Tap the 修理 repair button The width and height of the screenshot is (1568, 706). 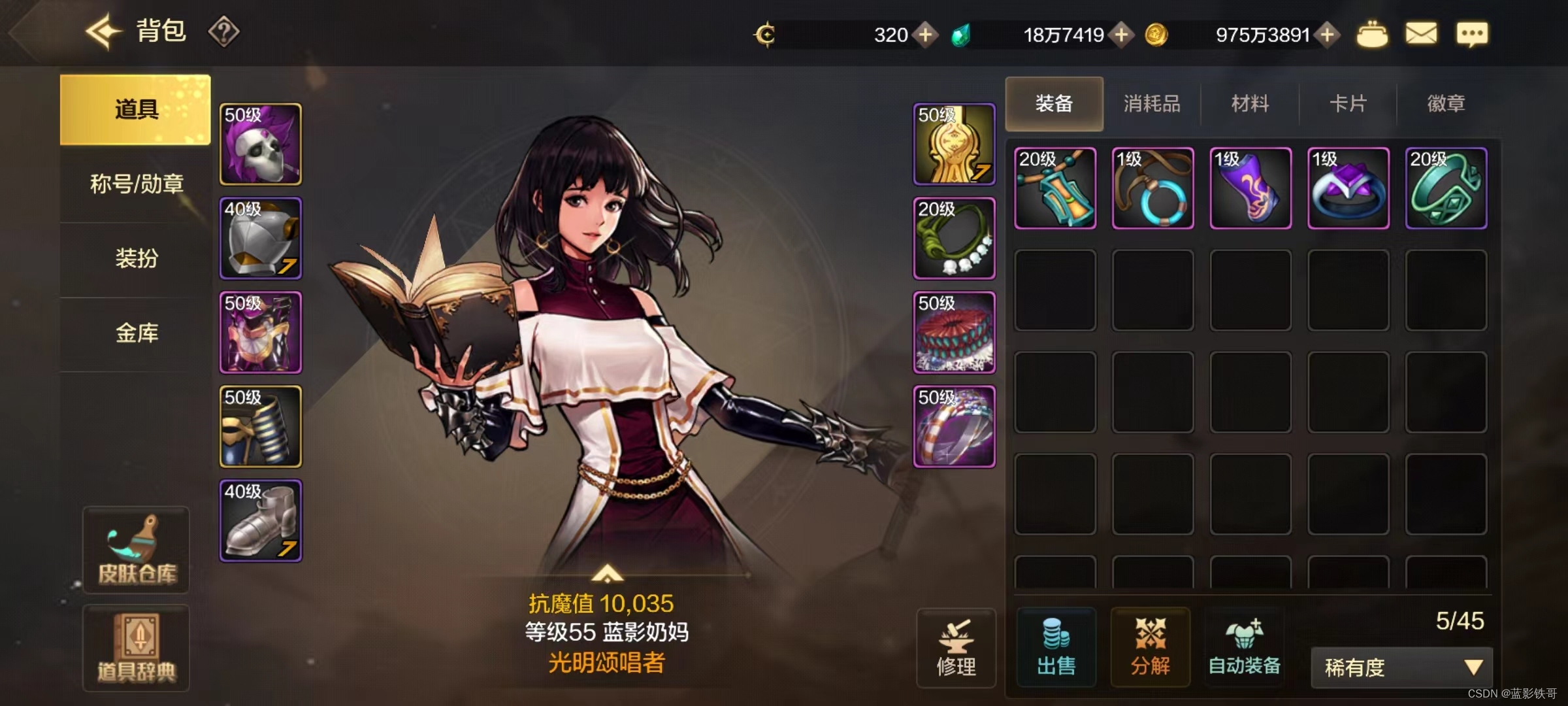[956, 648]
